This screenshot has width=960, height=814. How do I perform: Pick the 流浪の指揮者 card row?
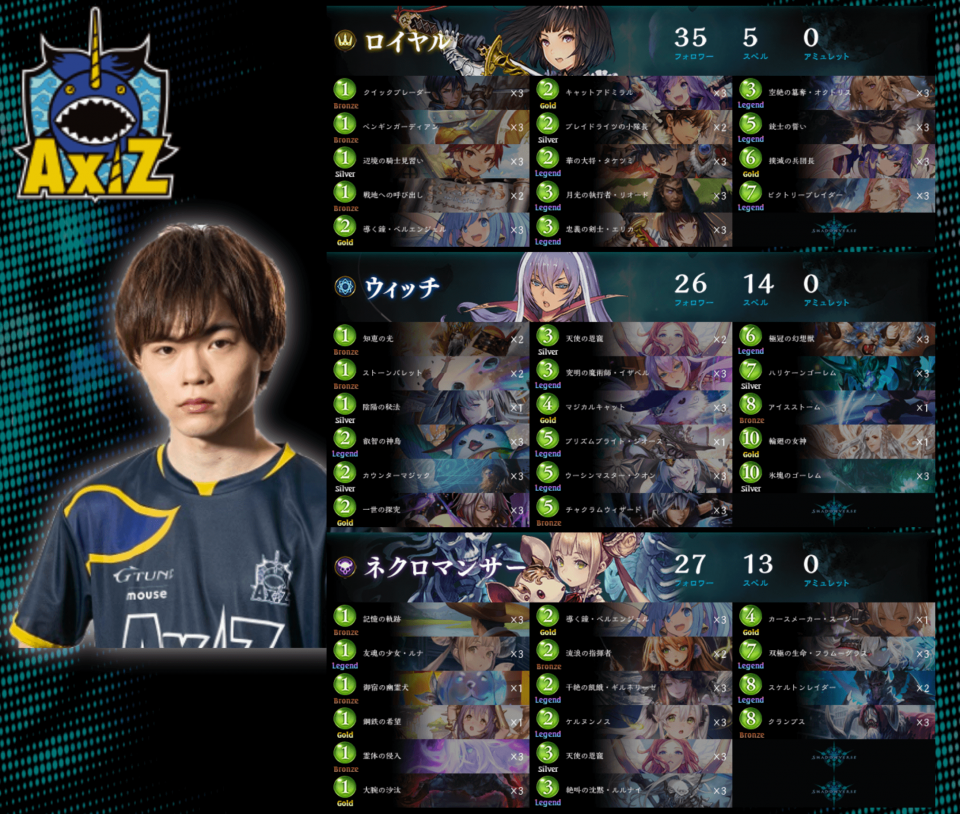coord(632,654)
